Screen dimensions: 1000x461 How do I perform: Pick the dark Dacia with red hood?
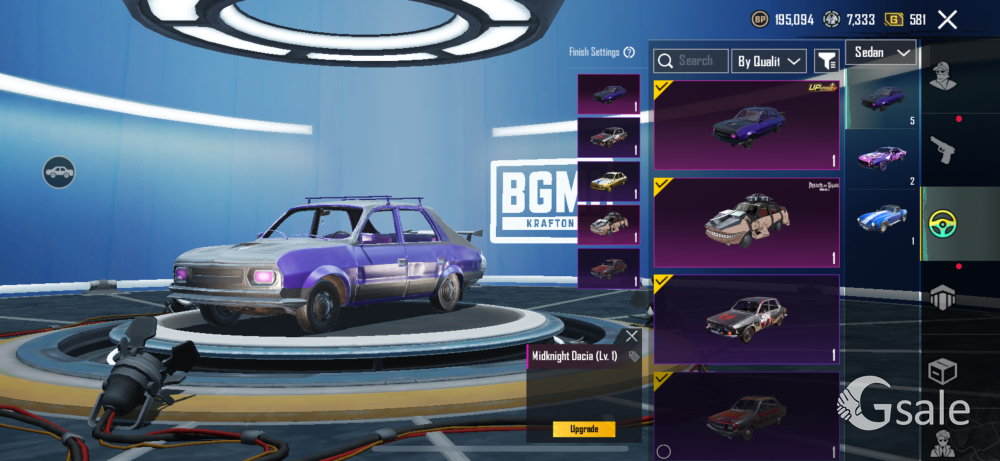746,412
